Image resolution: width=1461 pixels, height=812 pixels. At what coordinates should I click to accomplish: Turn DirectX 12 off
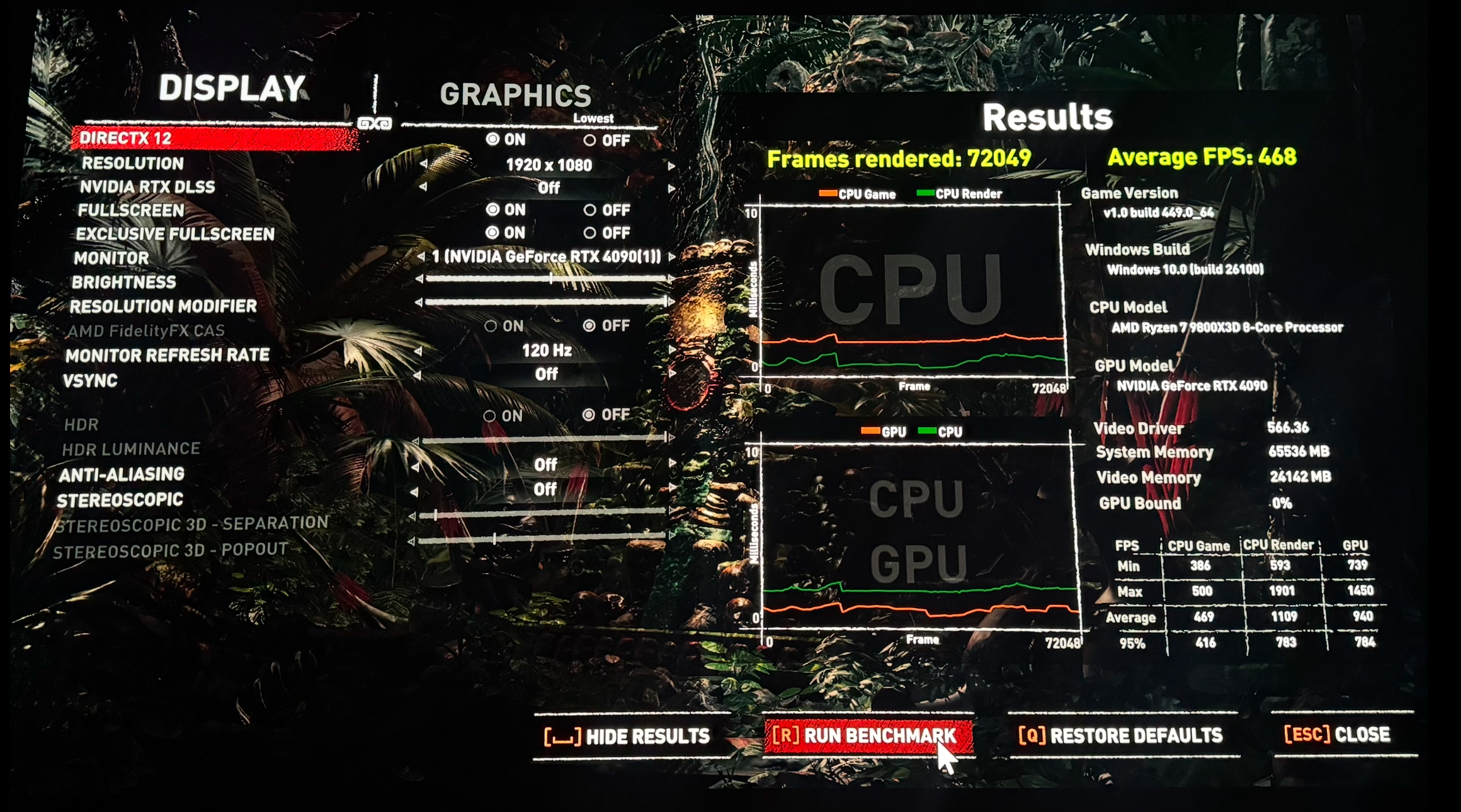point(590,140)
